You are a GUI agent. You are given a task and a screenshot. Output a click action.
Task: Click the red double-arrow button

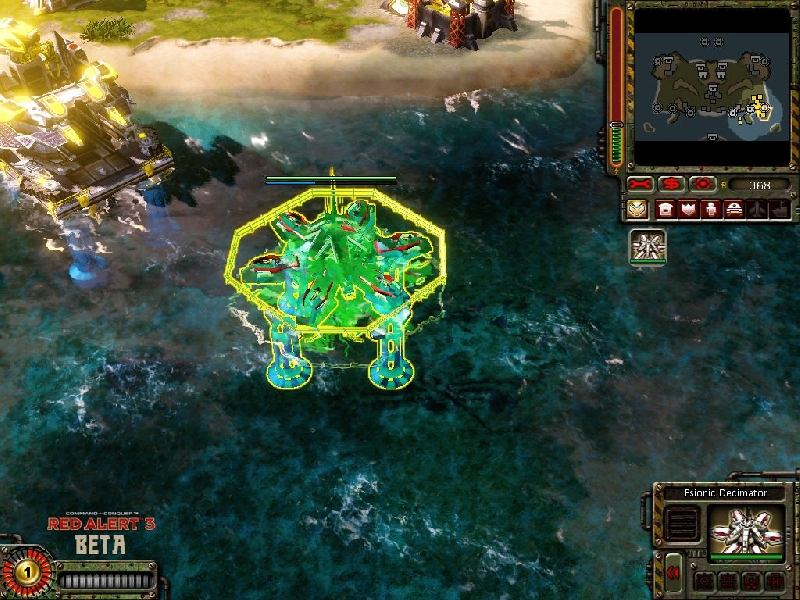click(x=674, y=572)
